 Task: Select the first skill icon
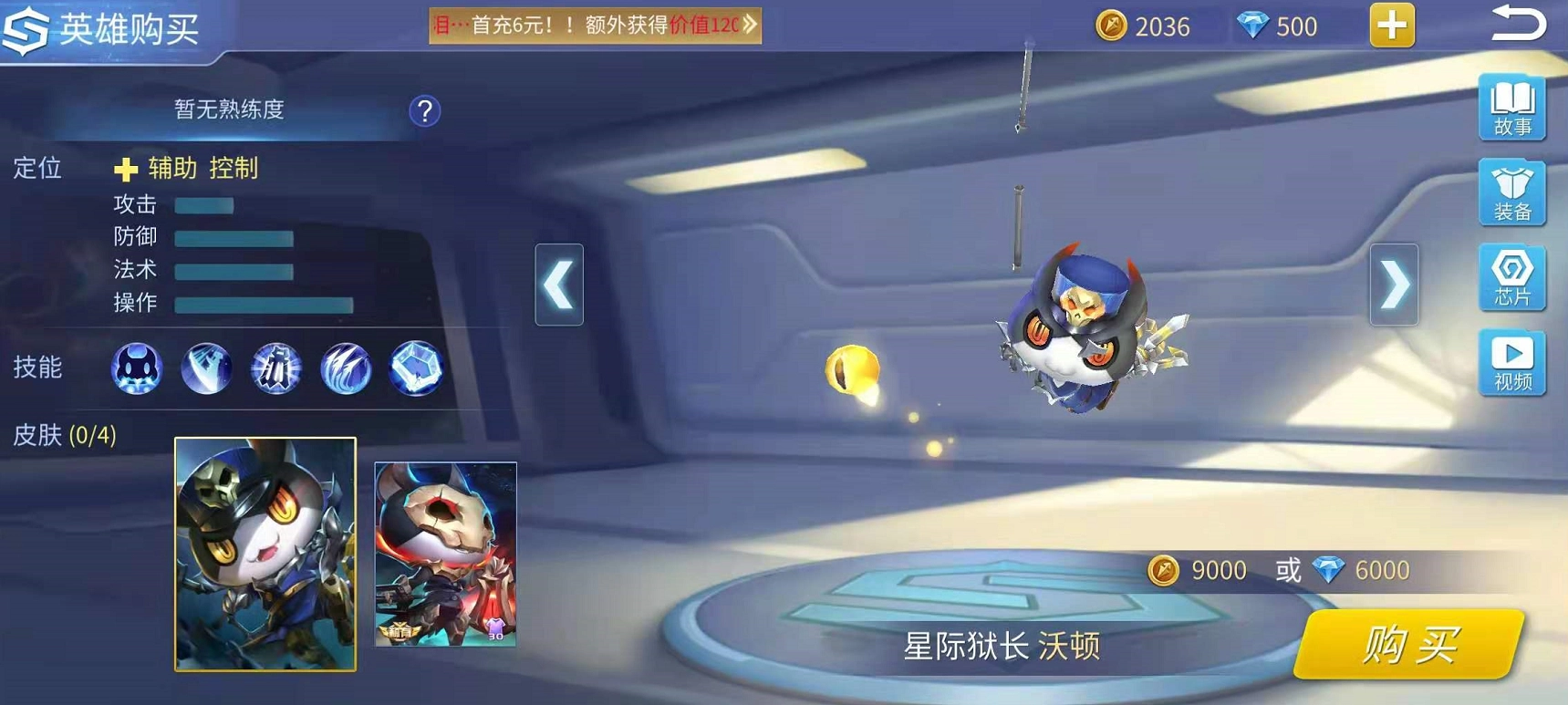(135, 368)
